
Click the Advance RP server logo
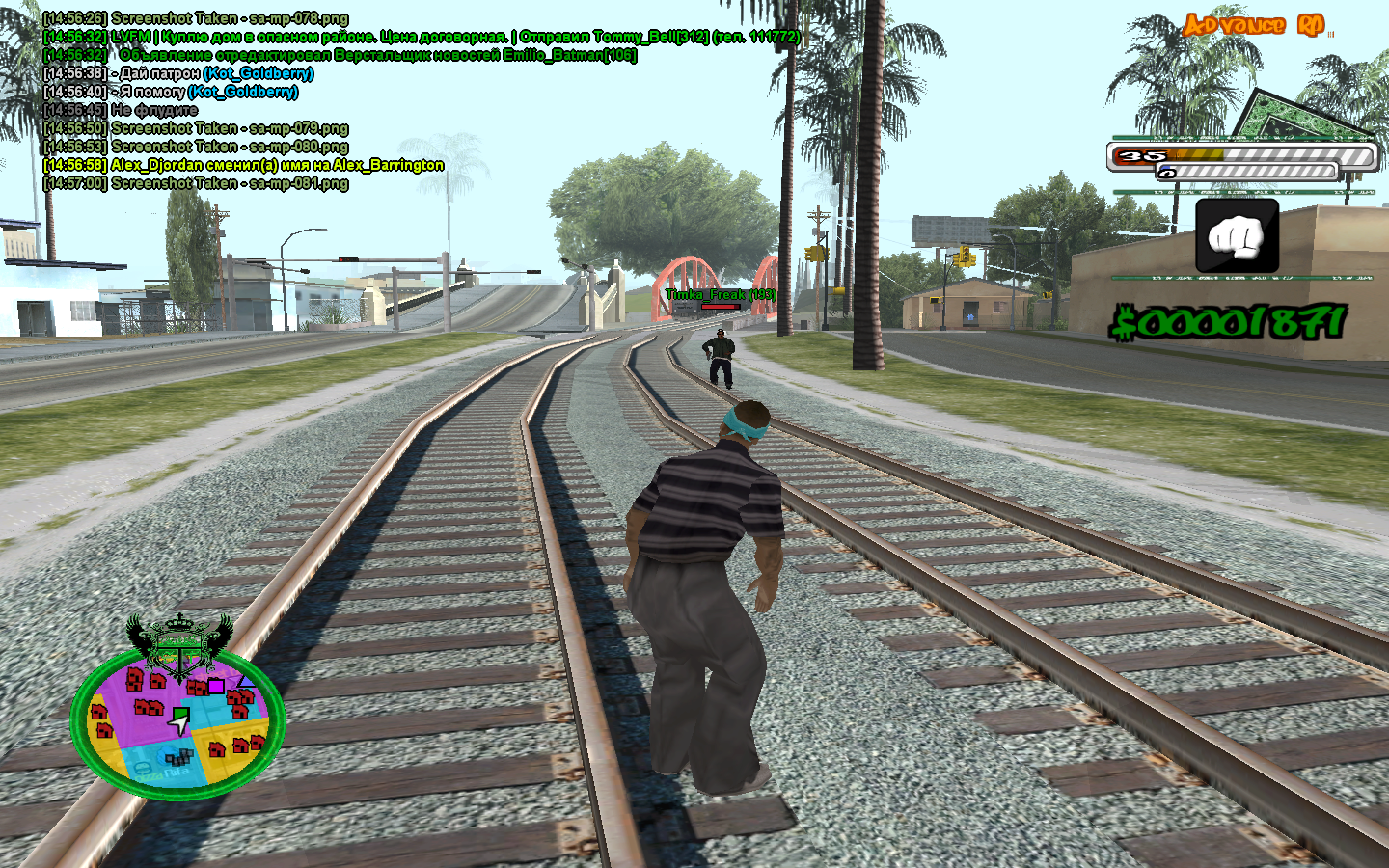click(1255, 25)
